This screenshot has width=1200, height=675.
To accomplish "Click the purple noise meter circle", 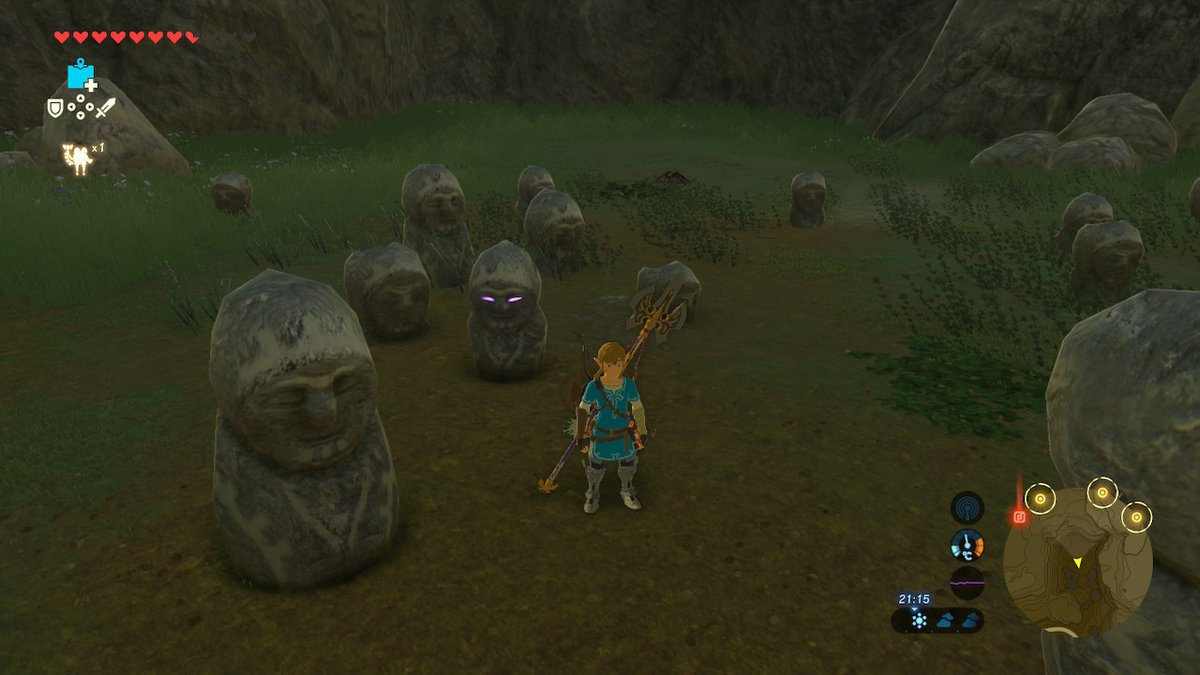I will 967,583.
